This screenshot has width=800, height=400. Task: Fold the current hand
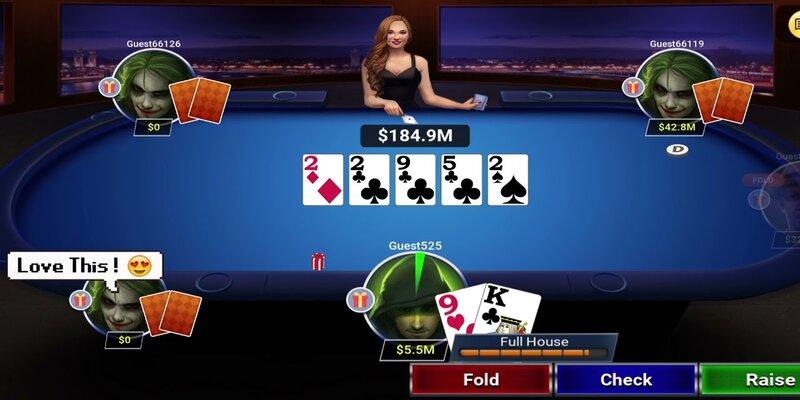pos(481,380)
